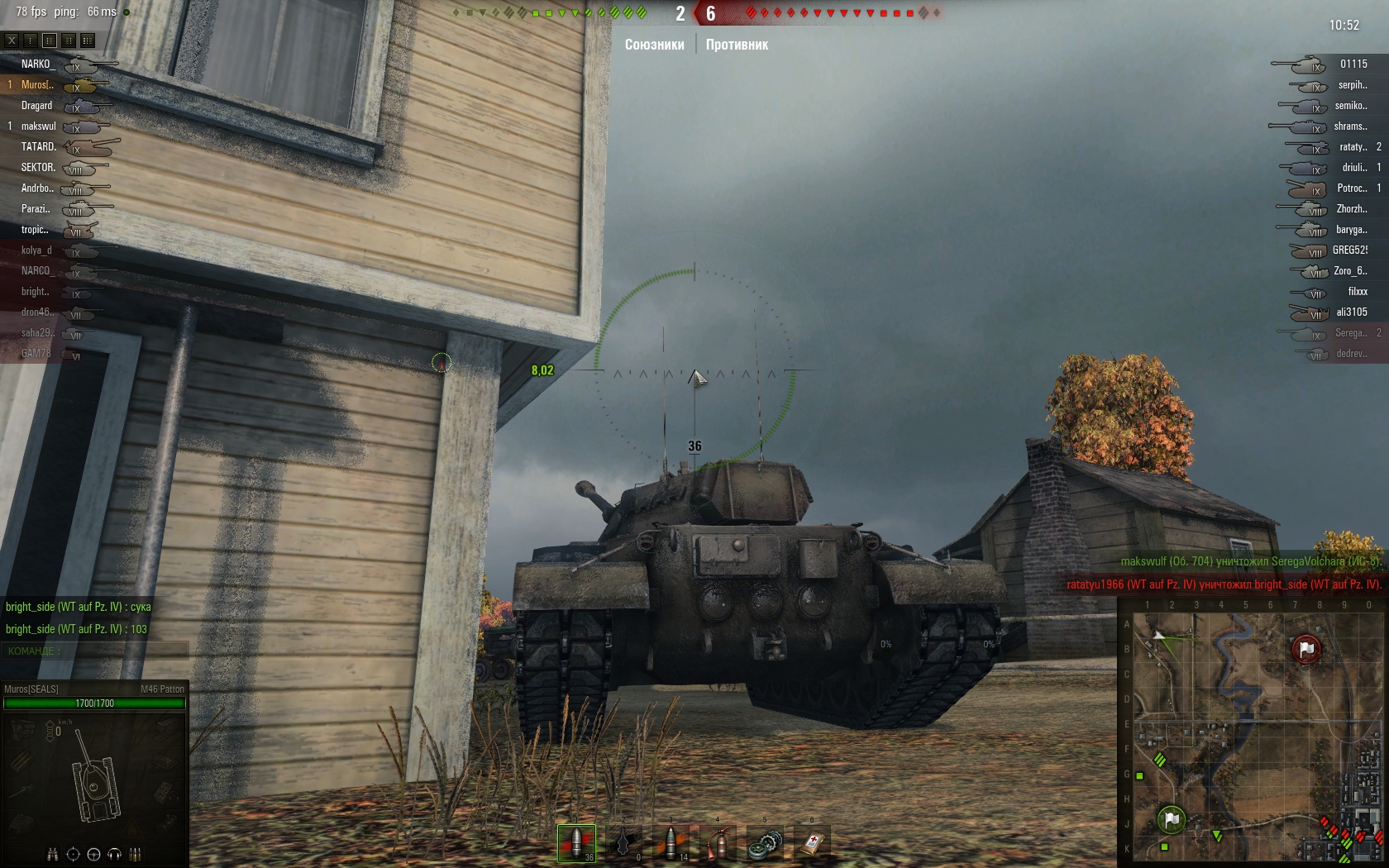Click the allied base flag on minimap
The height and width of the screenshot is (868, 1389).
point(1172,819)
